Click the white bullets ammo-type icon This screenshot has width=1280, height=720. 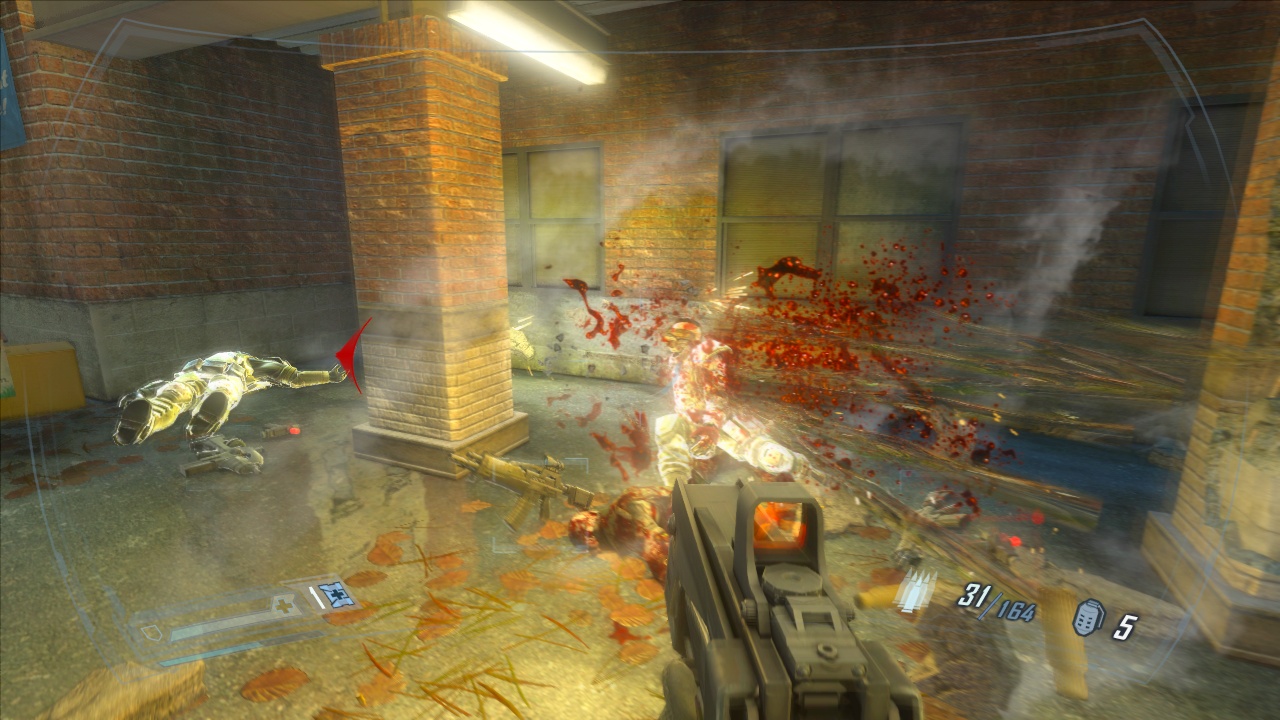(x=916, y=592)
